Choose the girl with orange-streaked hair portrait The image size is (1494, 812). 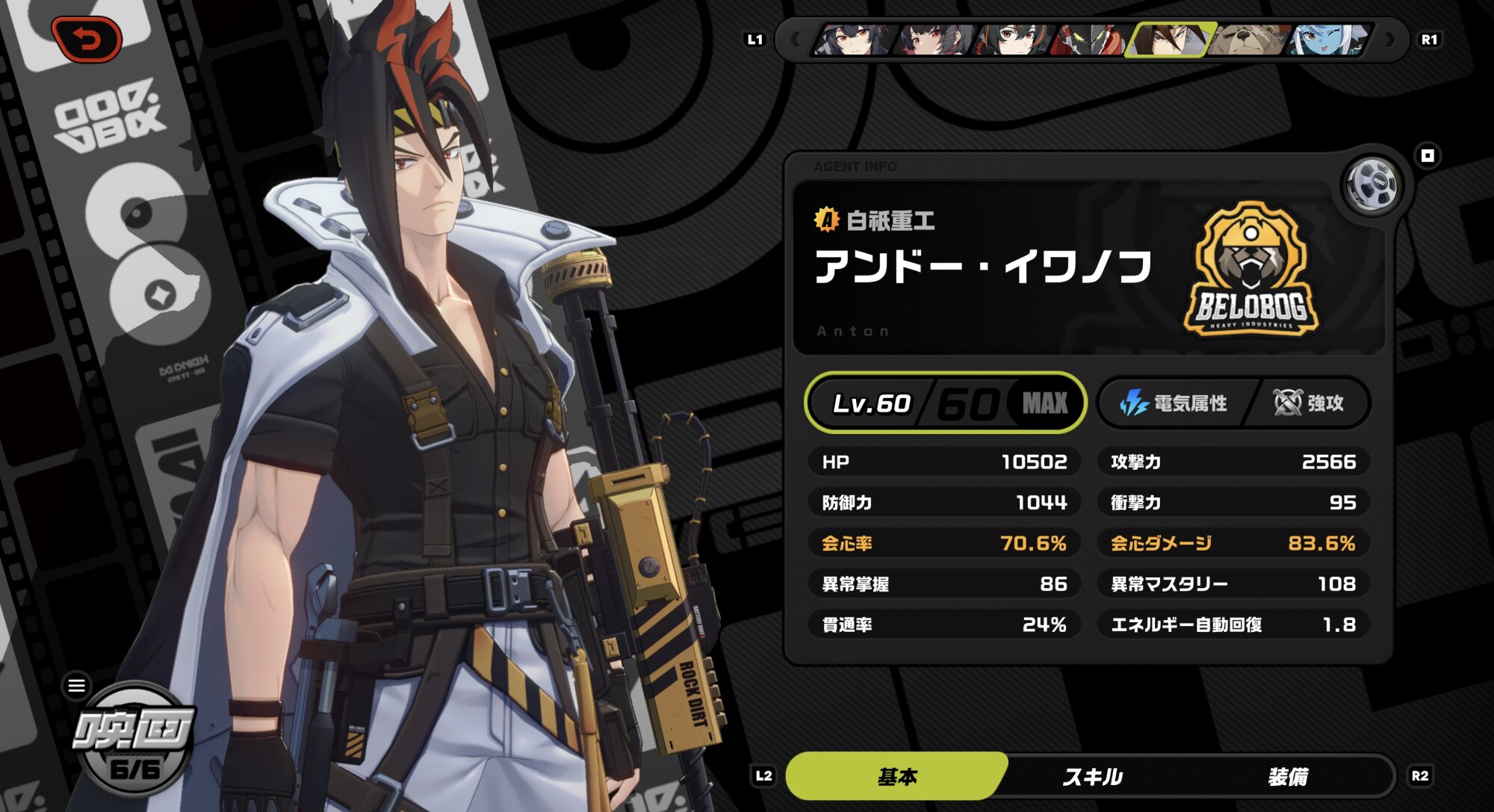point(1011,40)
